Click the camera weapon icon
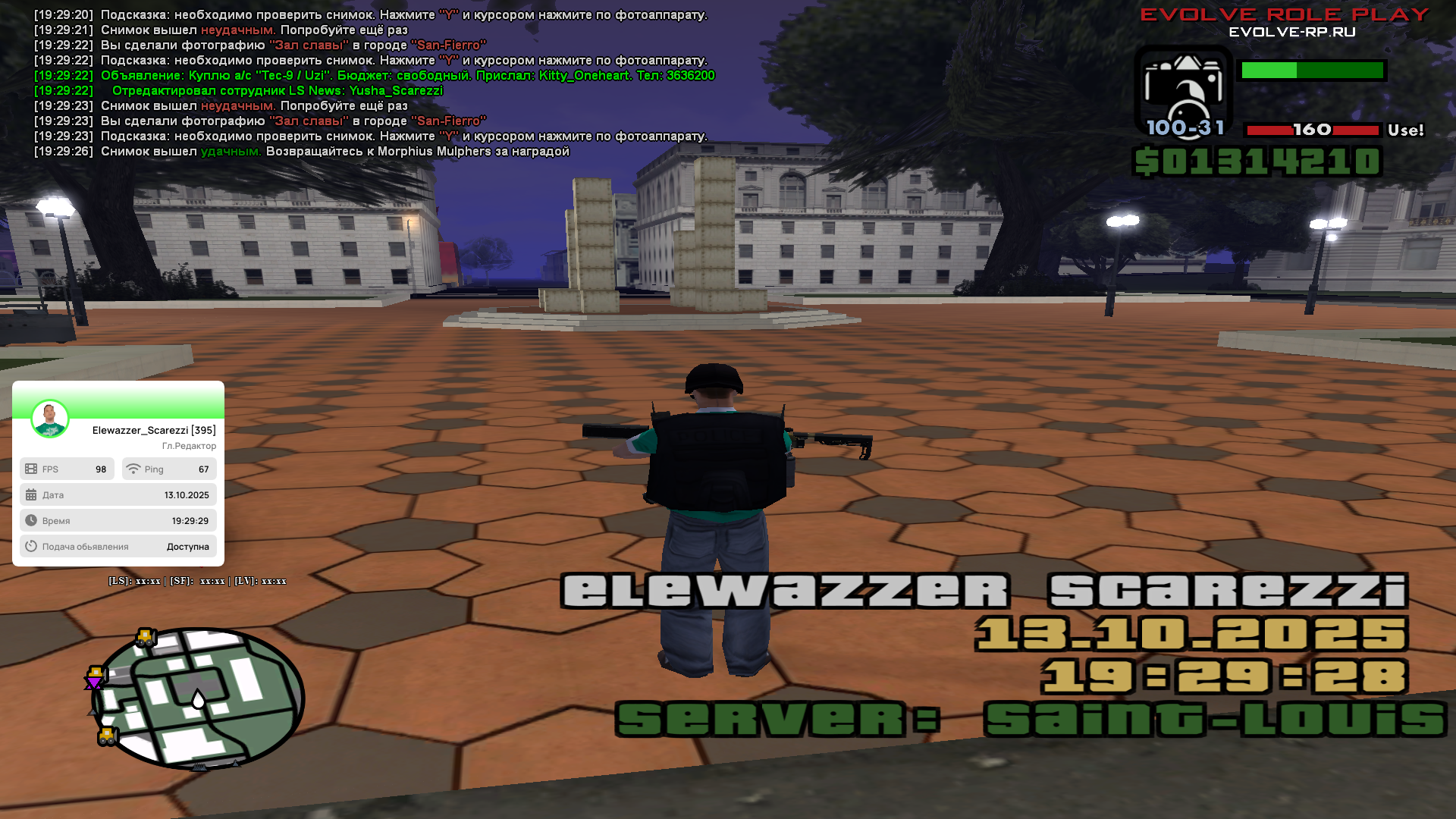 tap(1182, 91)
